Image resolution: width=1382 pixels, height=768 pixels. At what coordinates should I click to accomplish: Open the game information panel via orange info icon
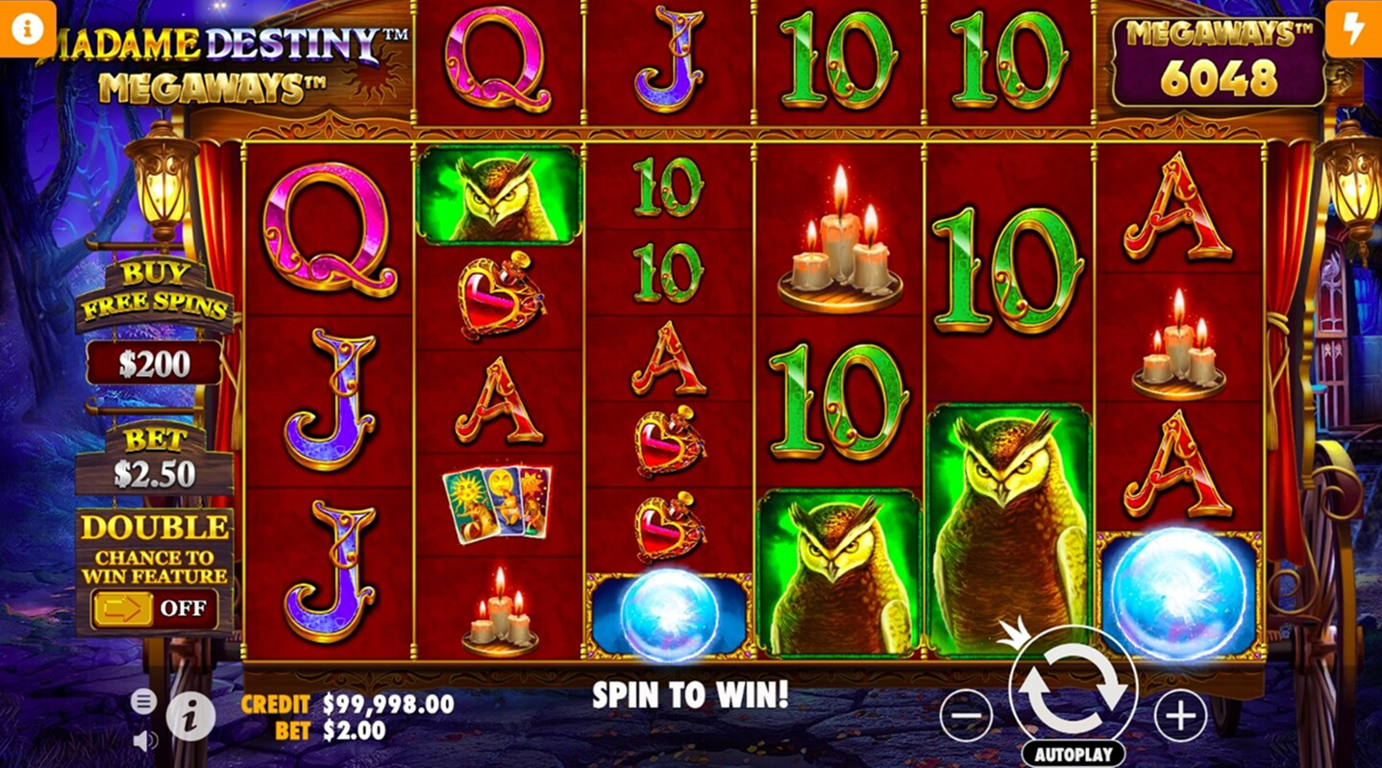(x=25, y=25)
